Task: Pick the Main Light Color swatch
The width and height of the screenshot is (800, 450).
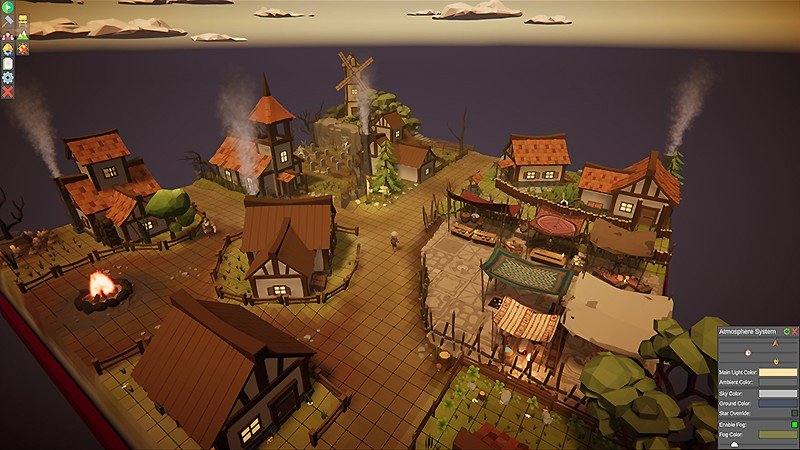Action: tap(778, 372)
